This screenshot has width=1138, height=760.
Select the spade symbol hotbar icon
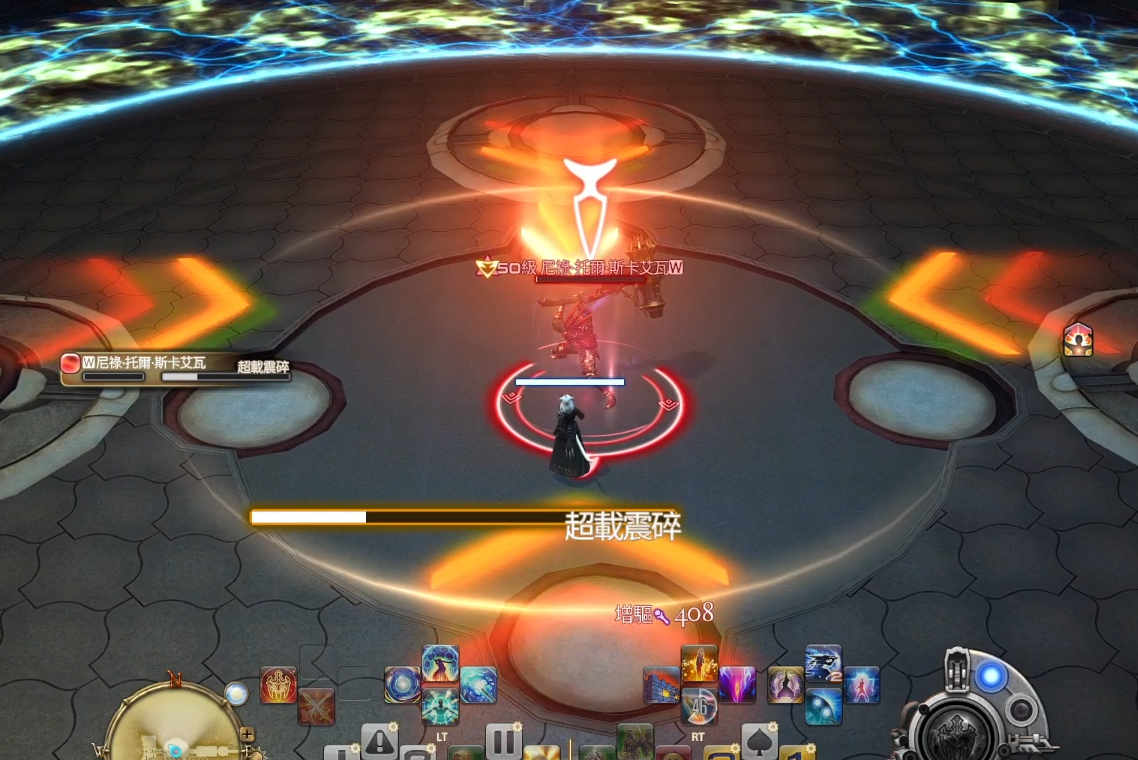[x=759, y=741]
